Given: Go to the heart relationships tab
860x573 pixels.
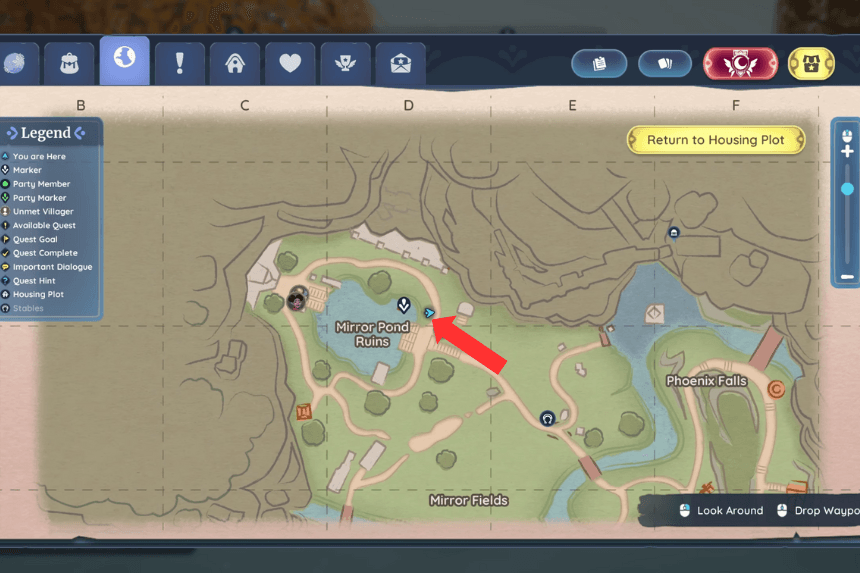Looking at the screenshot, I should pyautogui.click(x=290, y=64).
